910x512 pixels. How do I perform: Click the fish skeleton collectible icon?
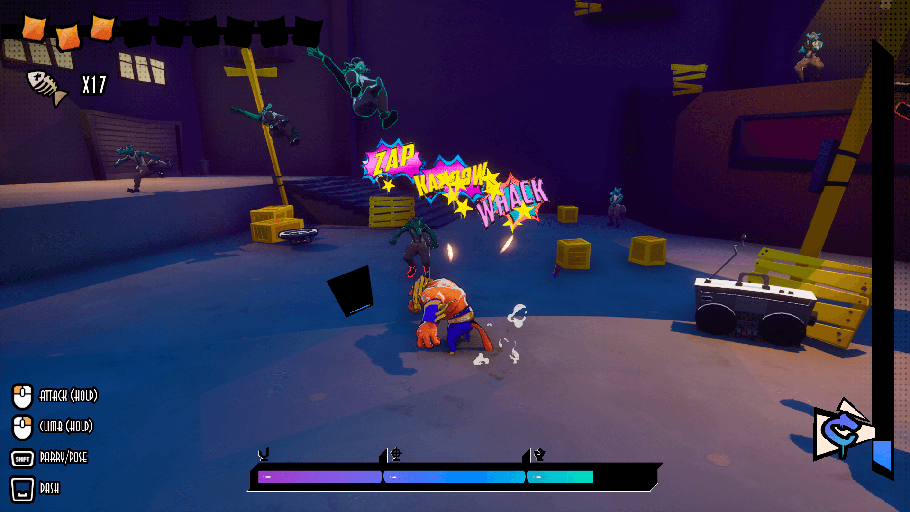(x=48, y=87)
